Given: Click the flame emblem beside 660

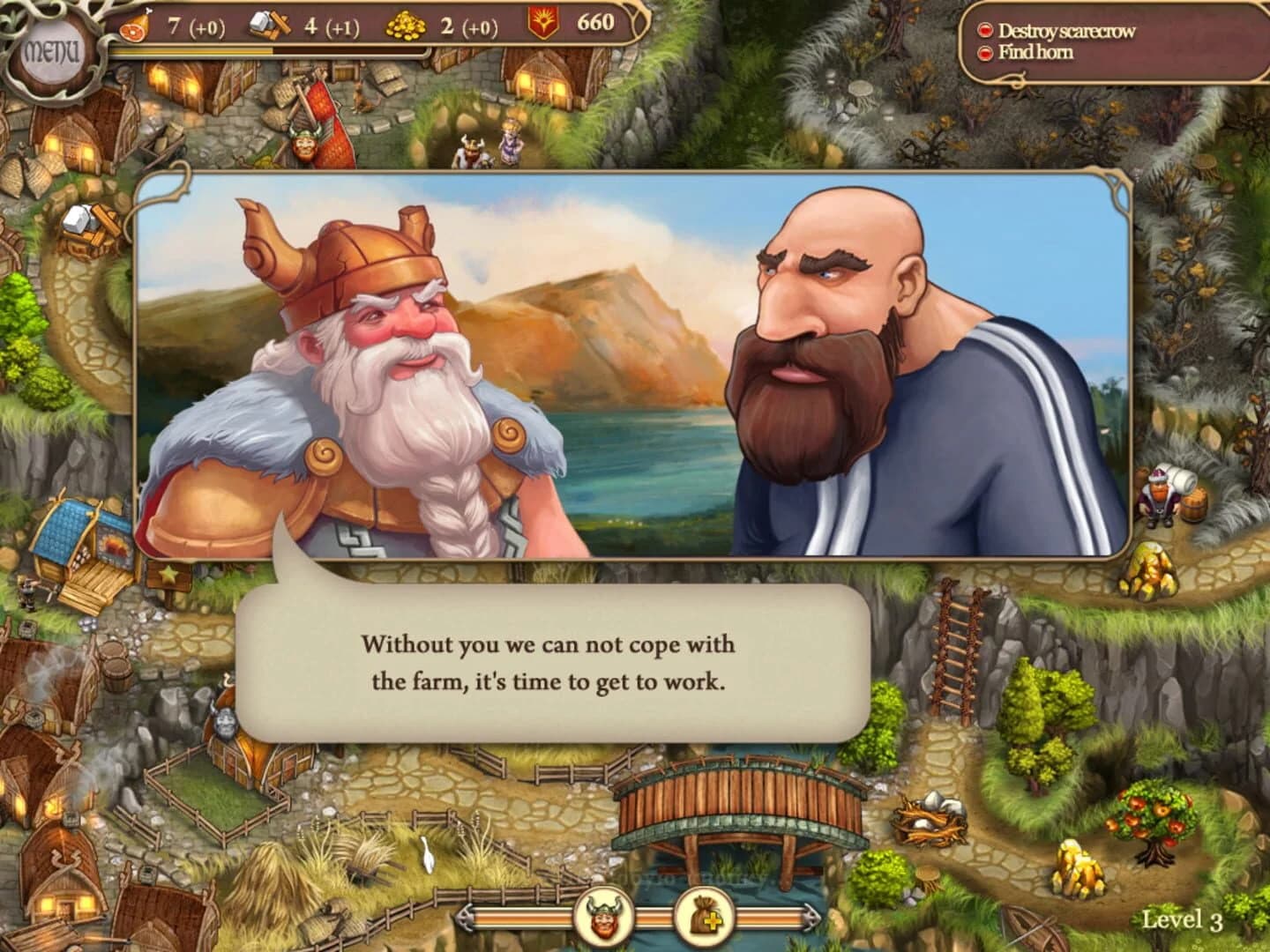Looking at the screenshot, I should [545, 21].
